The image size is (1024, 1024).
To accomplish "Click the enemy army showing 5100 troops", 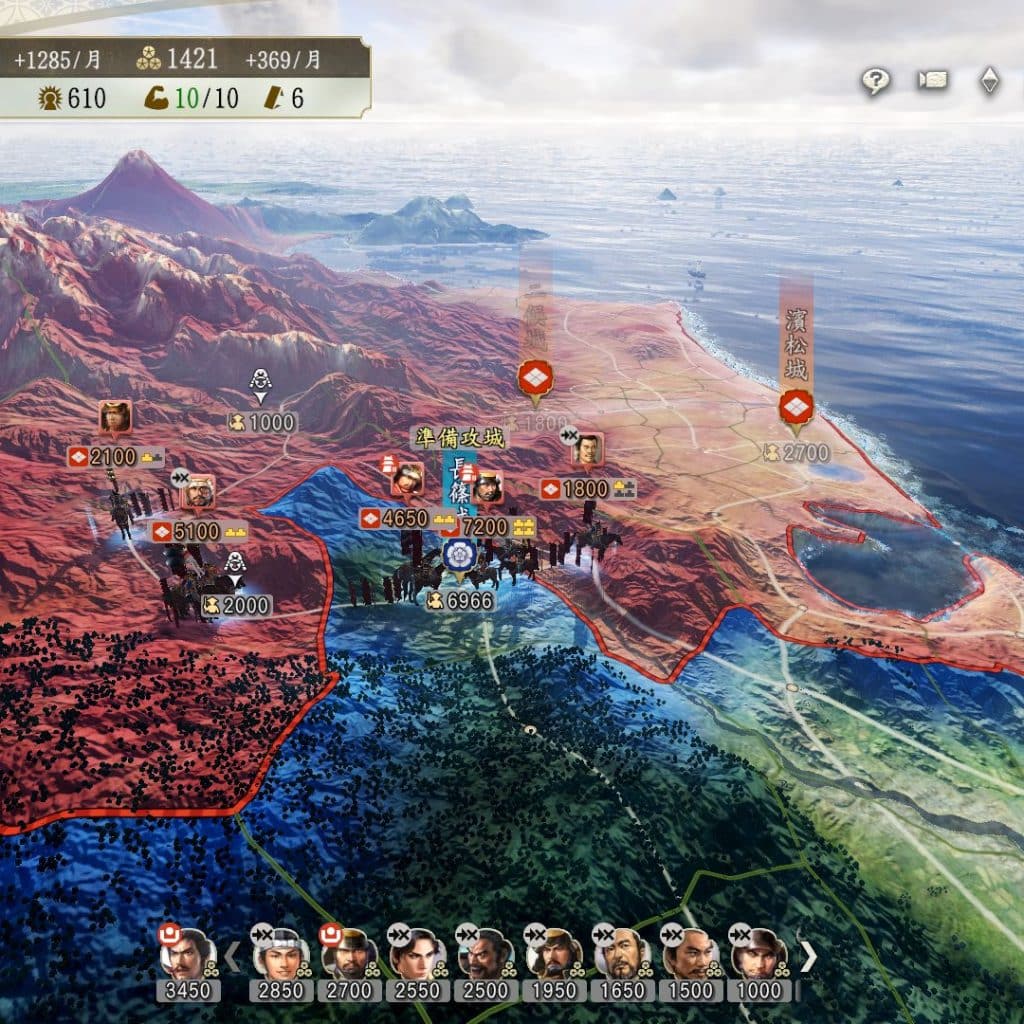I will pos(199,492).
